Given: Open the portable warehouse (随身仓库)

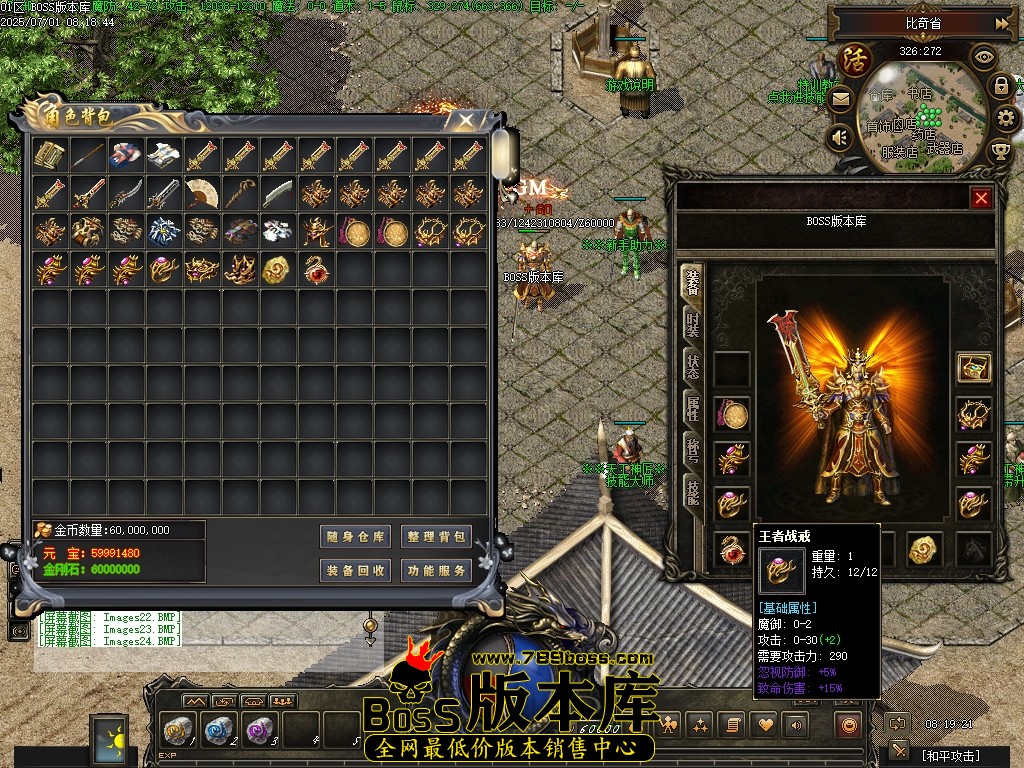Looking at the screenshot, I should tap(355, 537).
